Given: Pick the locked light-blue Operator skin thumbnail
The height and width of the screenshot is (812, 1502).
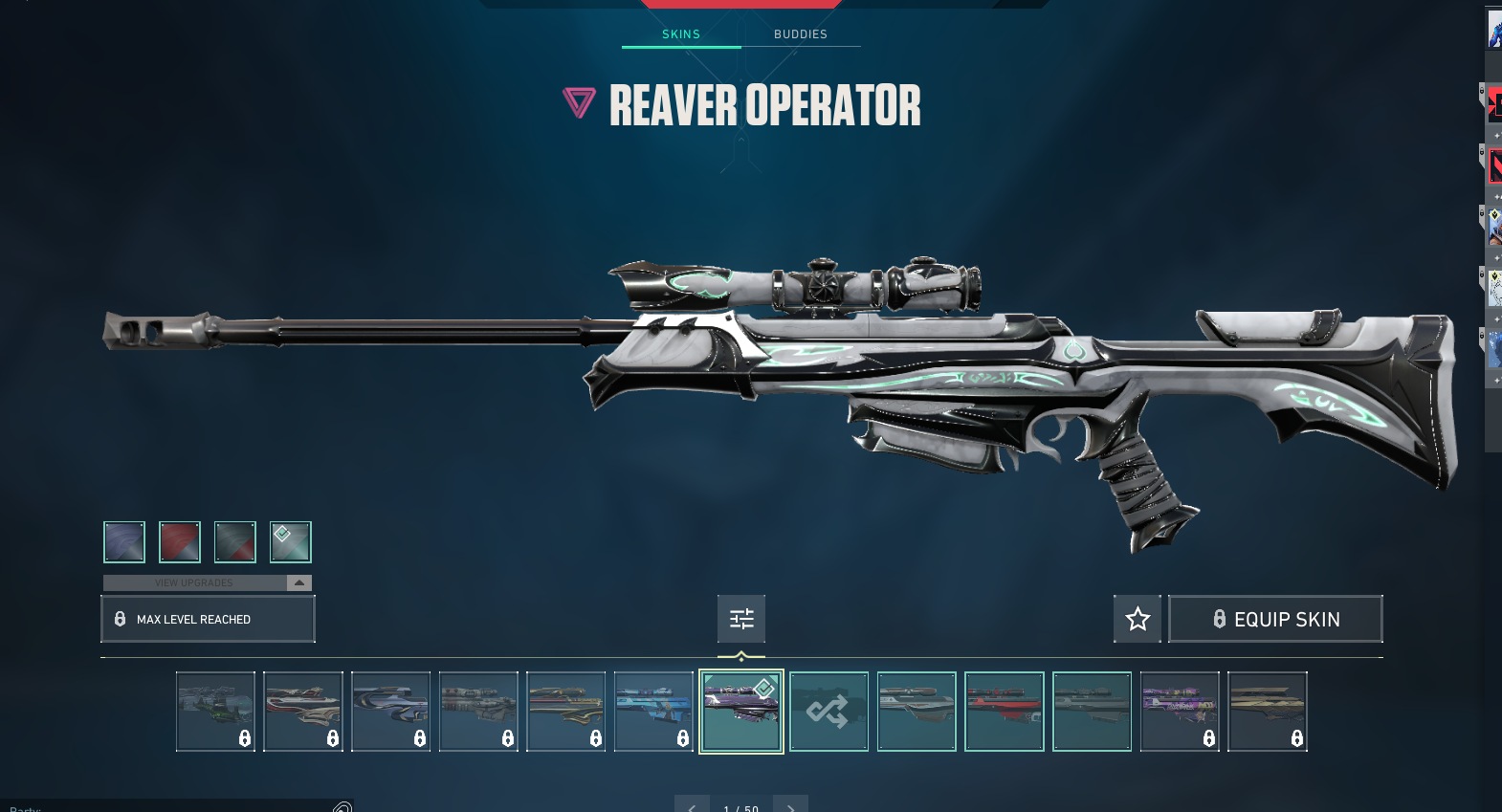Looking at the screenshot, I should pos(653,712).
